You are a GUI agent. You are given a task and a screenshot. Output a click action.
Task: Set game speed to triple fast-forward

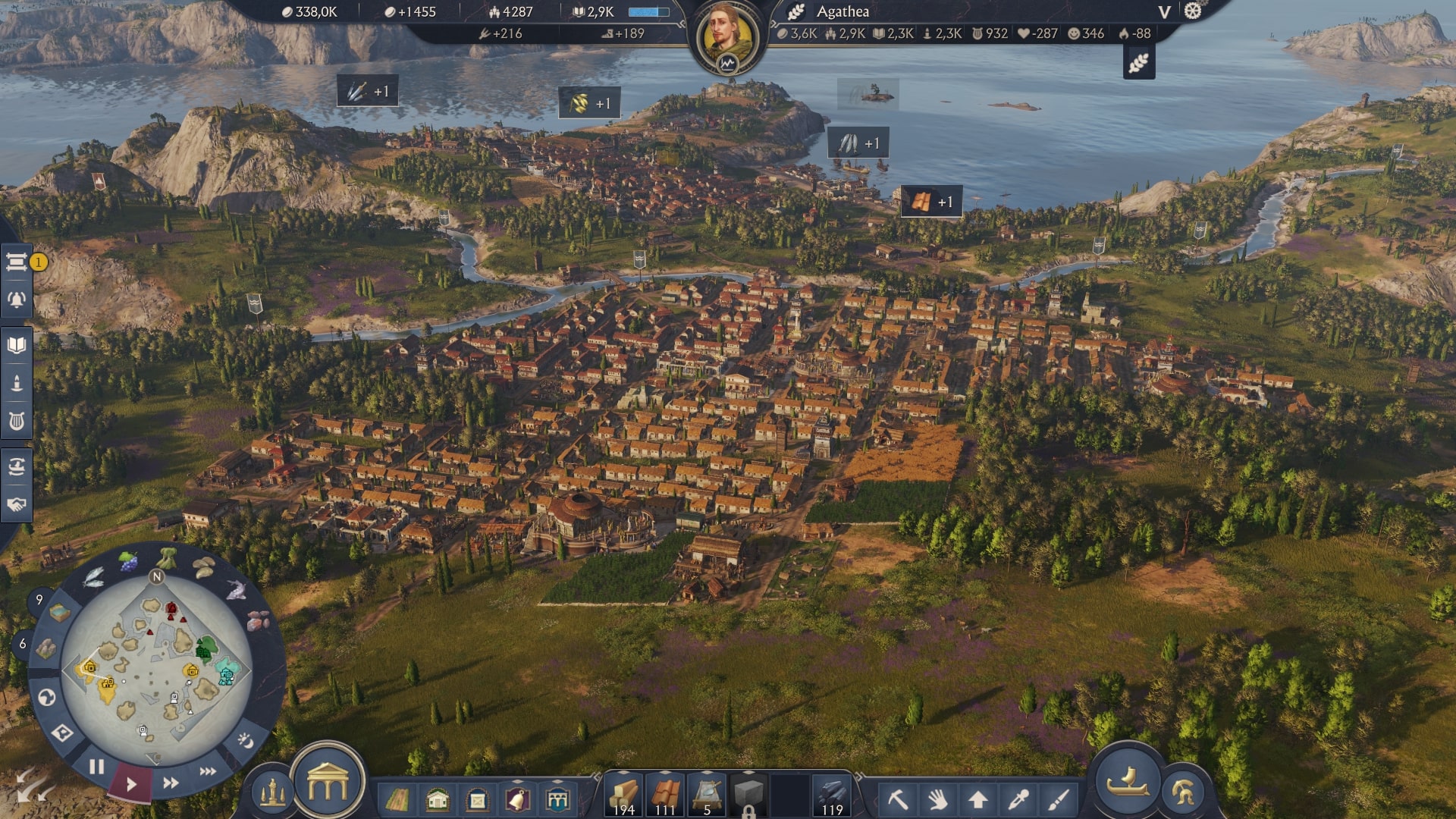208,771
